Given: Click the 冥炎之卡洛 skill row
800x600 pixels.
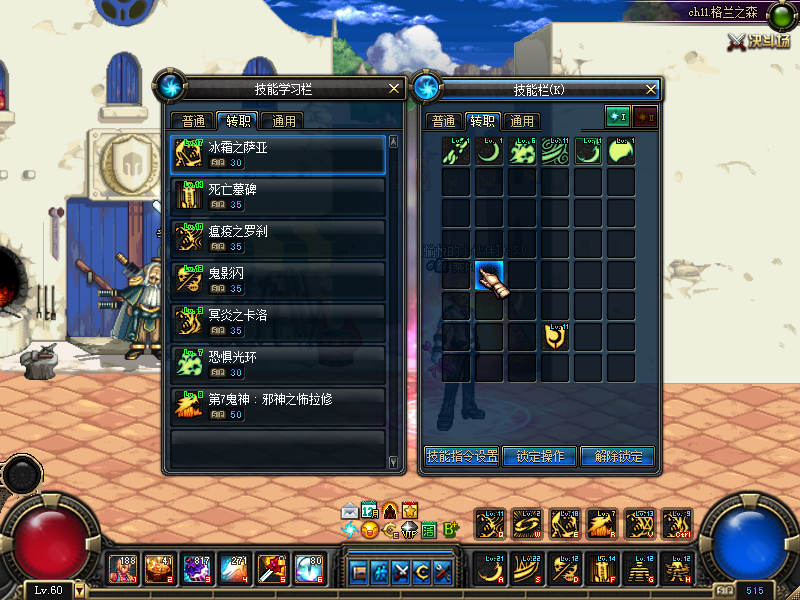Looking at the screenshot, I should point(278,320).
